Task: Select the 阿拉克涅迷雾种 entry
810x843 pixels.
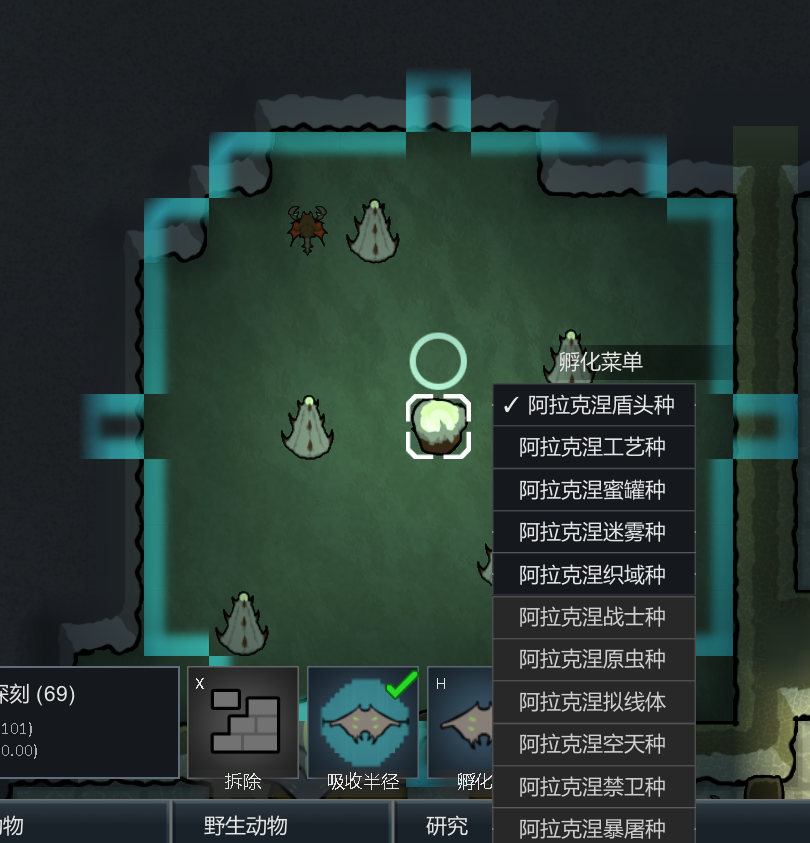Action: click(594, 532)
